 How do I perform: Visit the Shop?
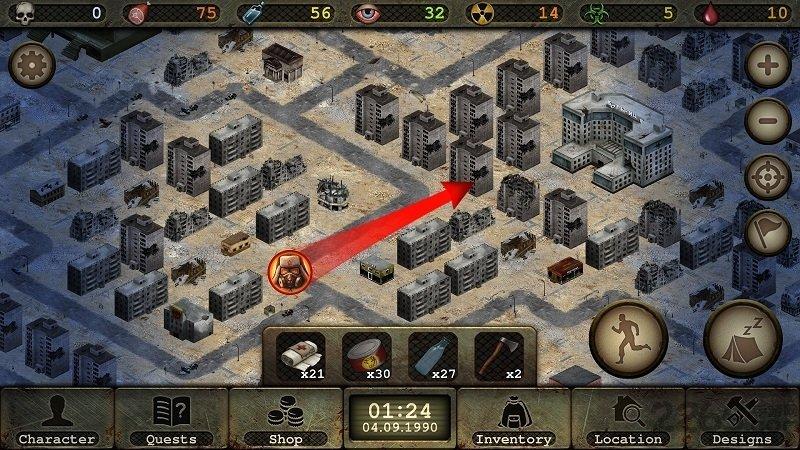click(286, 418)
